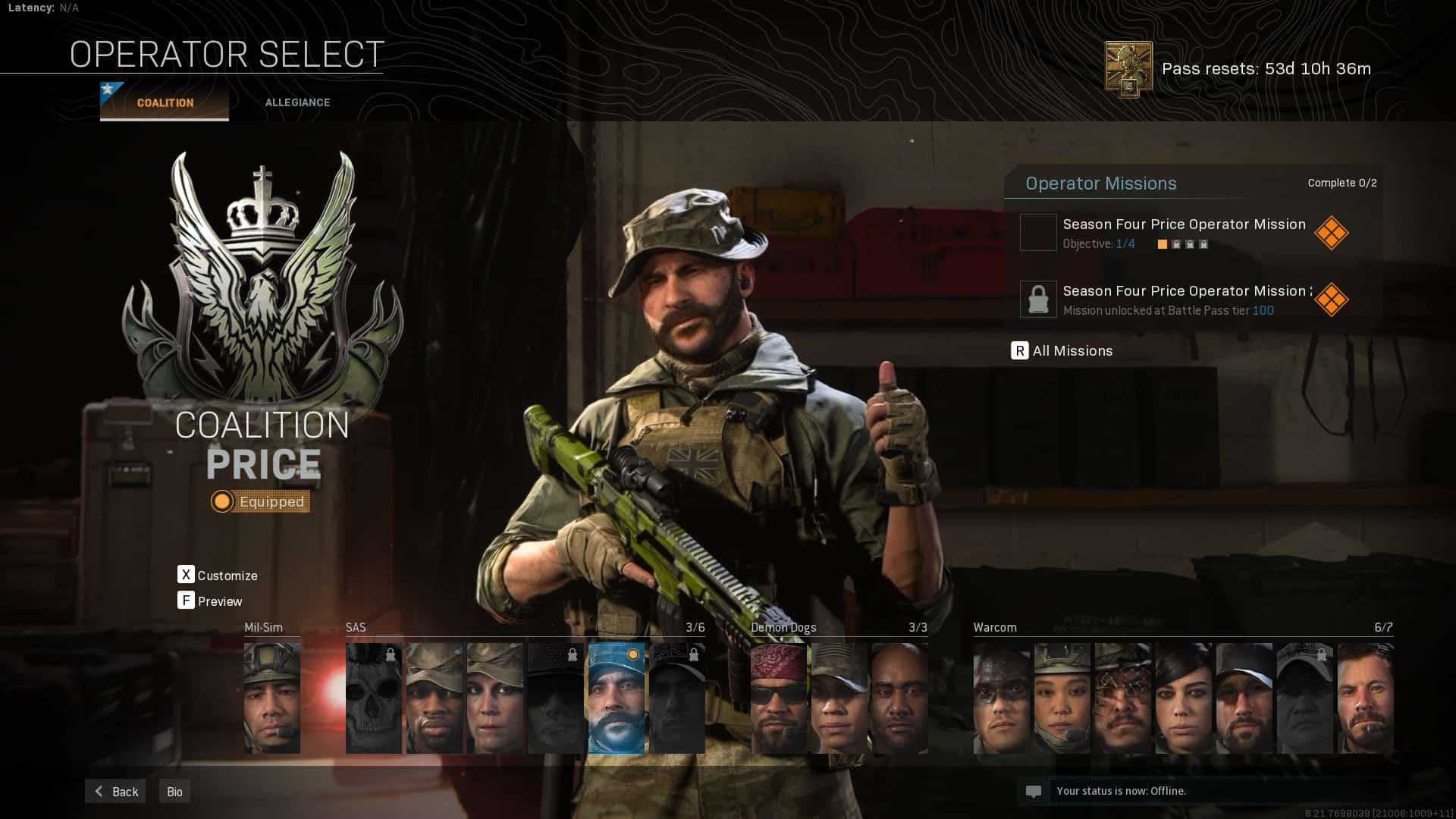Click the orange equipped dot on Price's portrait
1456x819 pixels.
[x=632, y=654]
